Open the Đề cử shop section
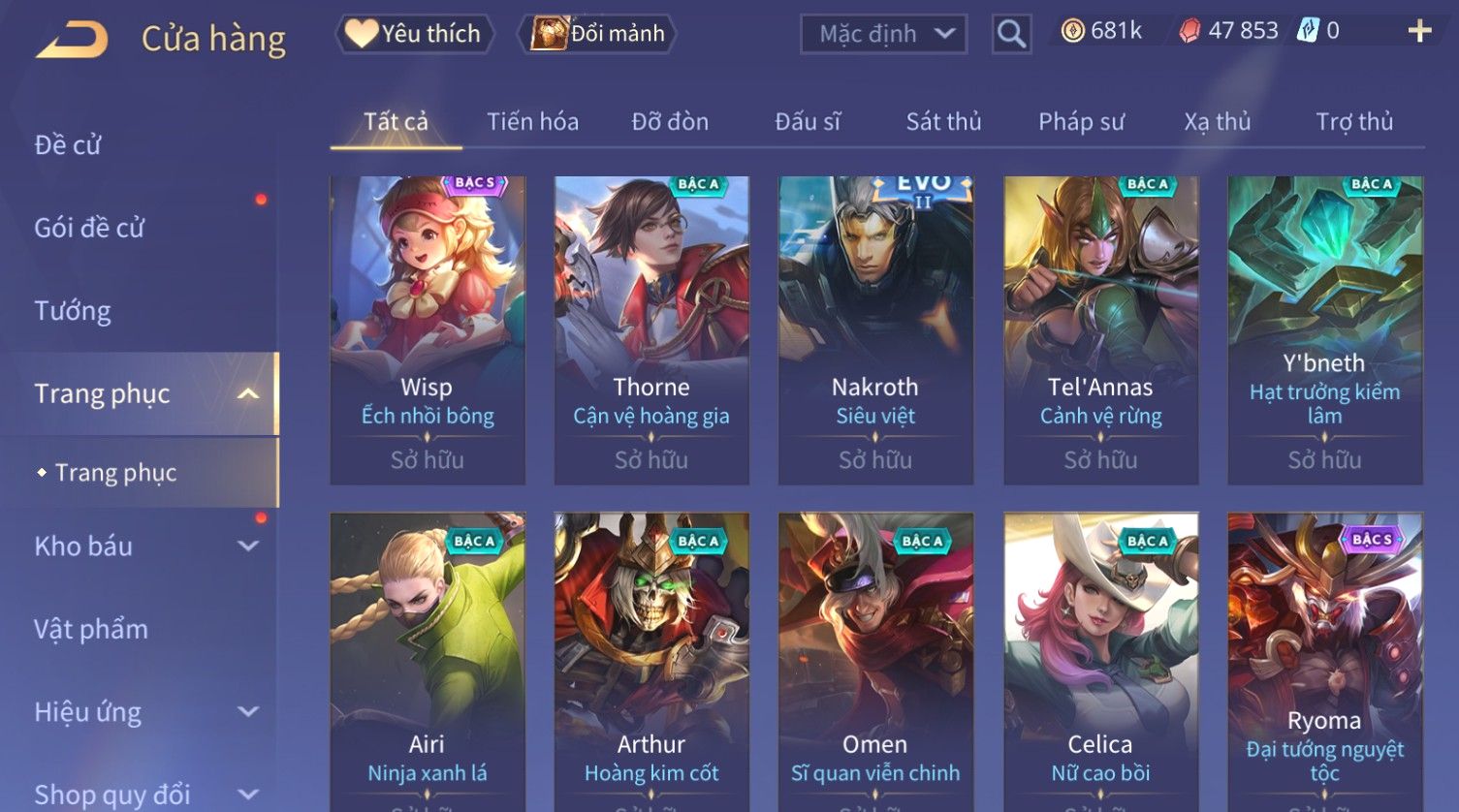 tap(68, 145)
